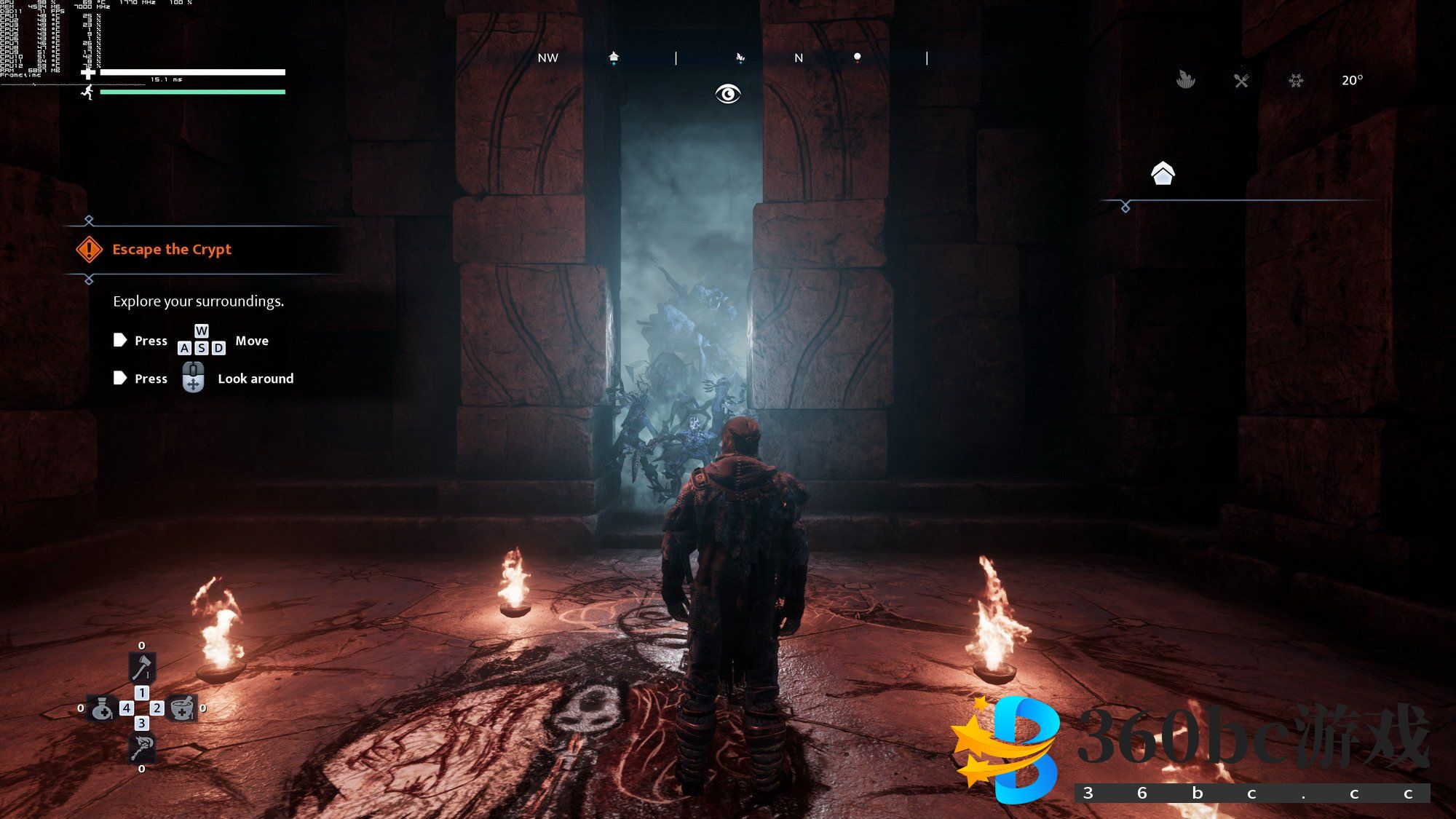The width and height of the screenshot is (1456, 819).
Task: Click the white shelter home icon
Action: [1163, 173]
